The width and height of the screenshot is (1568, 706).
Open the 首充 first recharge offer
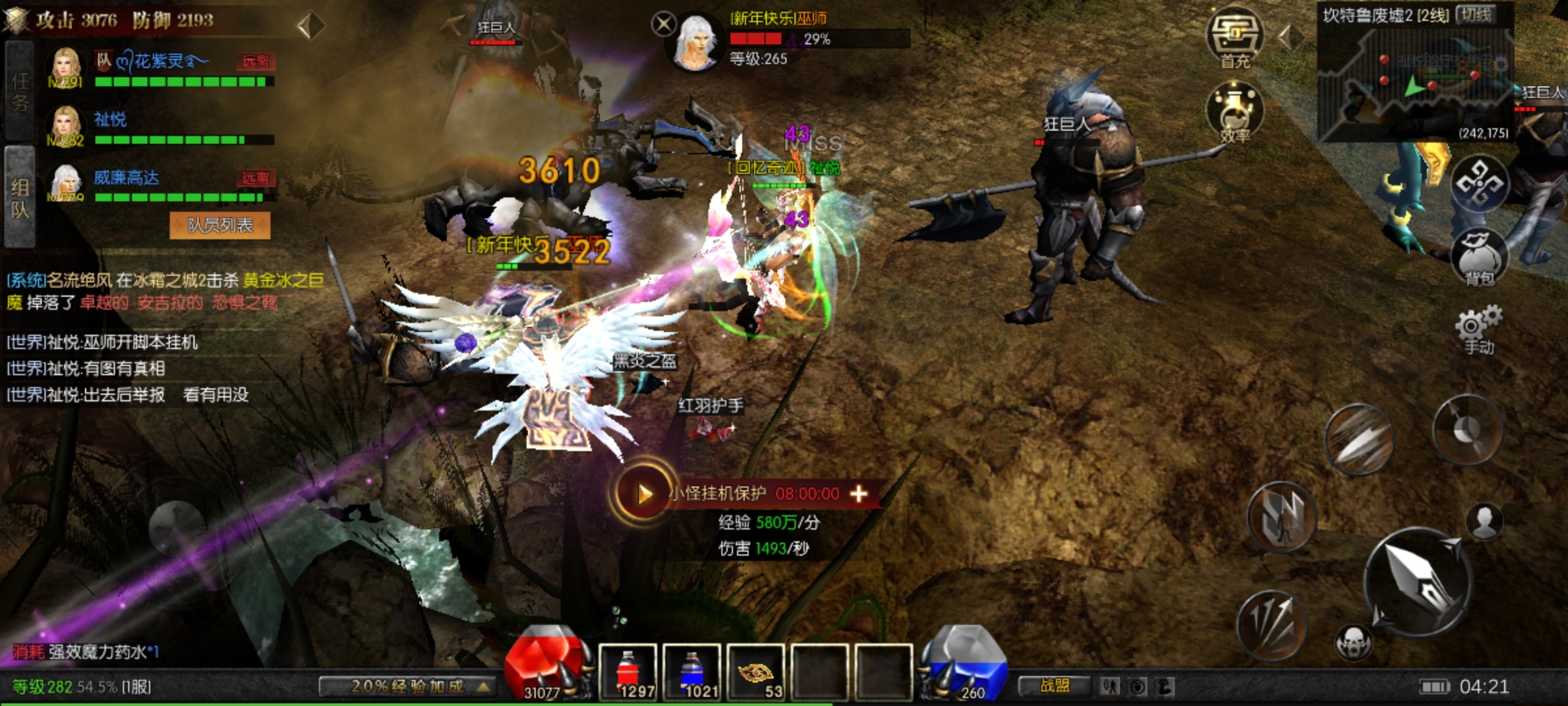point(1235,39)
